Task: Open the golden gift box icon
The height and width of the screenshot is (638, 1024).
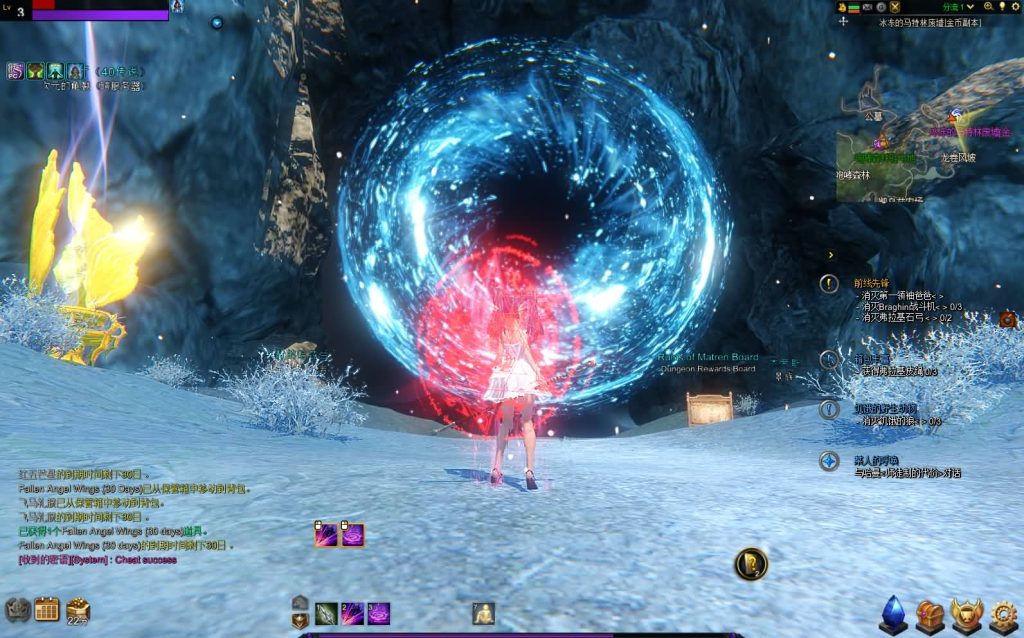Action: [78, 608]
